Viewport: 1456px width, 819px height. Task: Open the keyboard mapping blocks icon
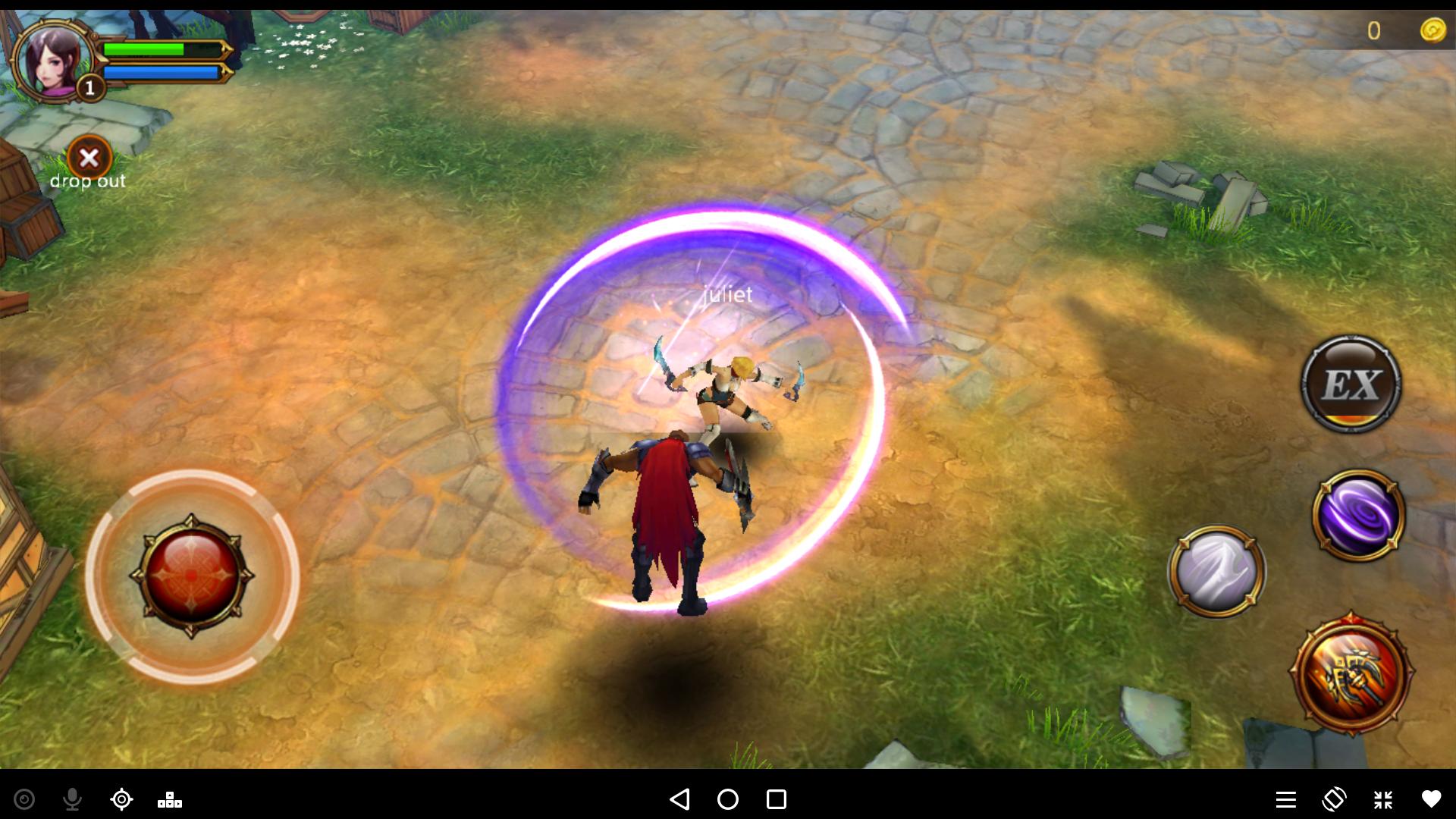[170, 799]
